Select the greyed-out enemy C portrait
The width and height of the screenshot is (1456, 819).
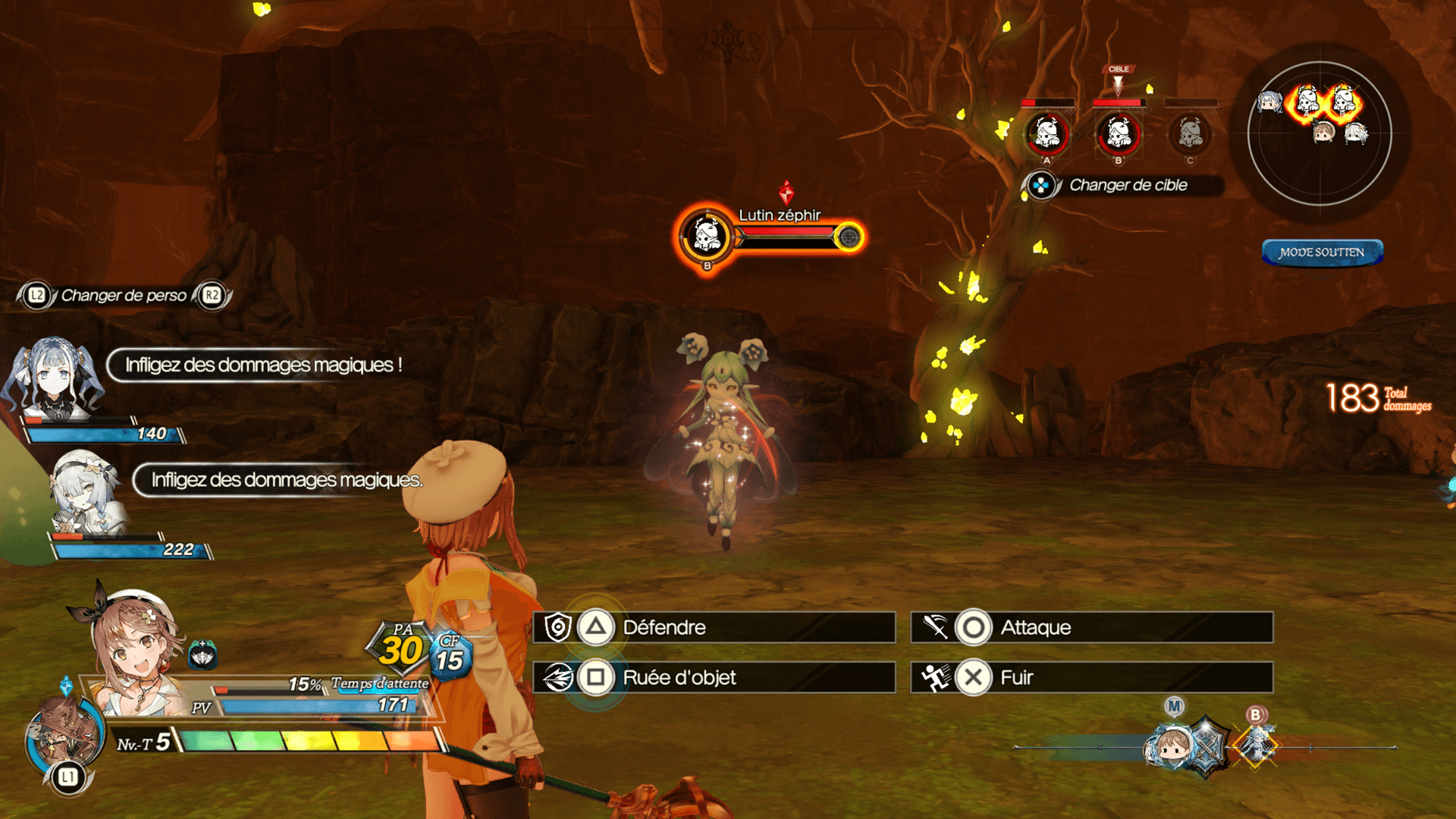tap(1190, 134)
